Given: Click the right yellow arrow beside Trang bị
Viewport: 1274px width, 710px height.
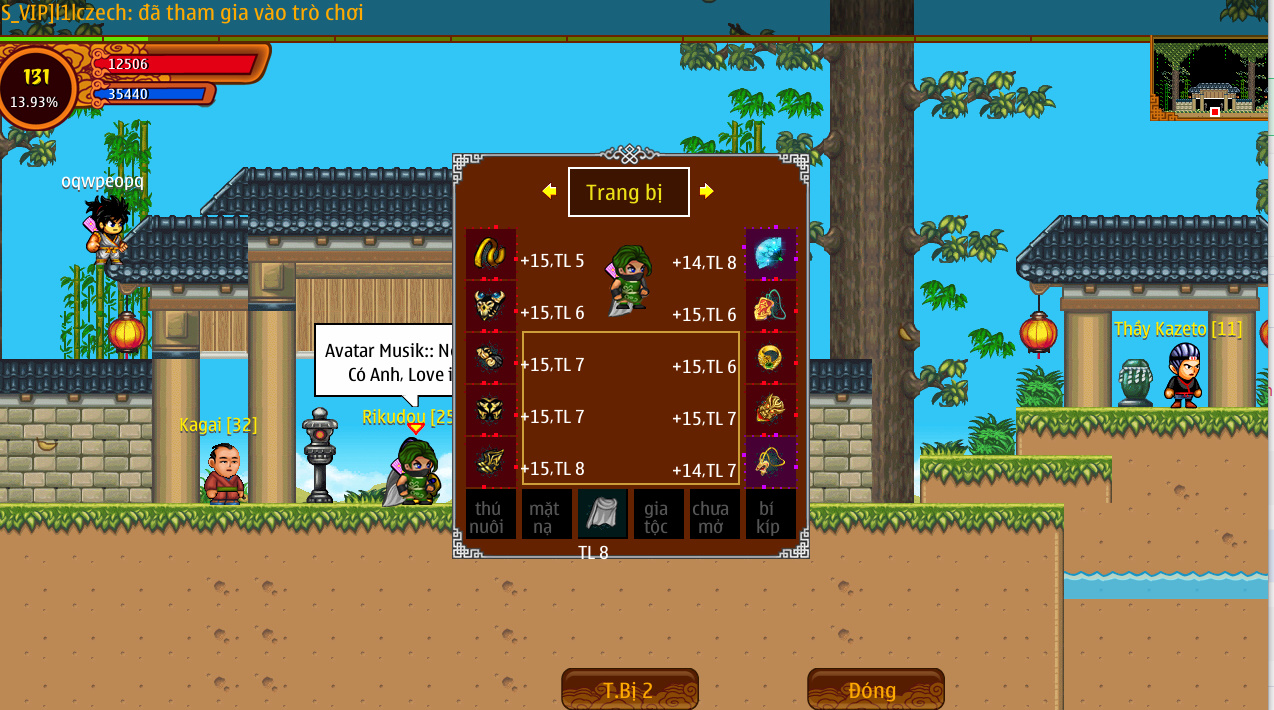Looking at the screenshot, I should pos(707,191).
